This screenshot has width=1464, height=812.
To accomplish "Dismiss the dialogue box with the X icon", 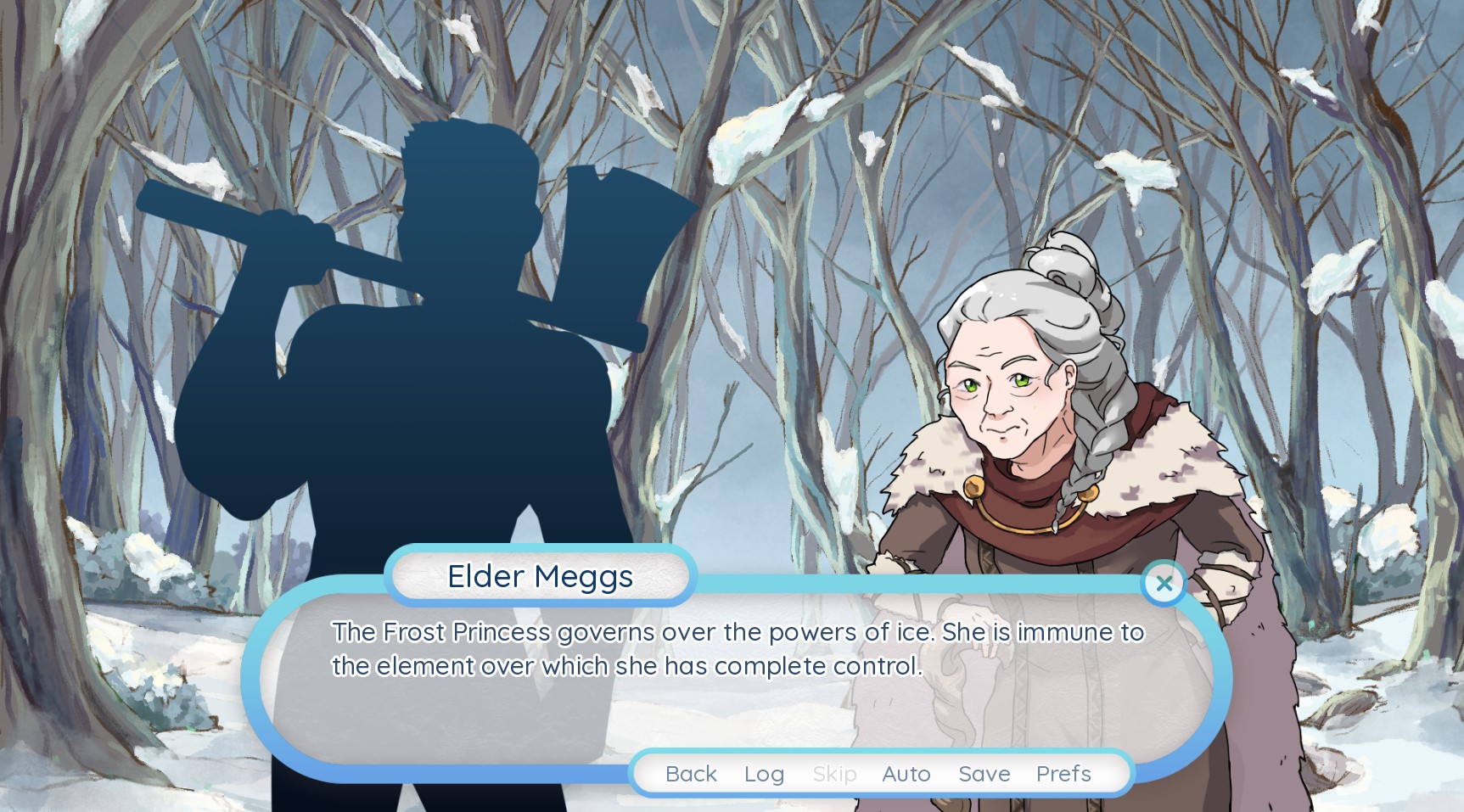I will click(x=1164, y=583).
